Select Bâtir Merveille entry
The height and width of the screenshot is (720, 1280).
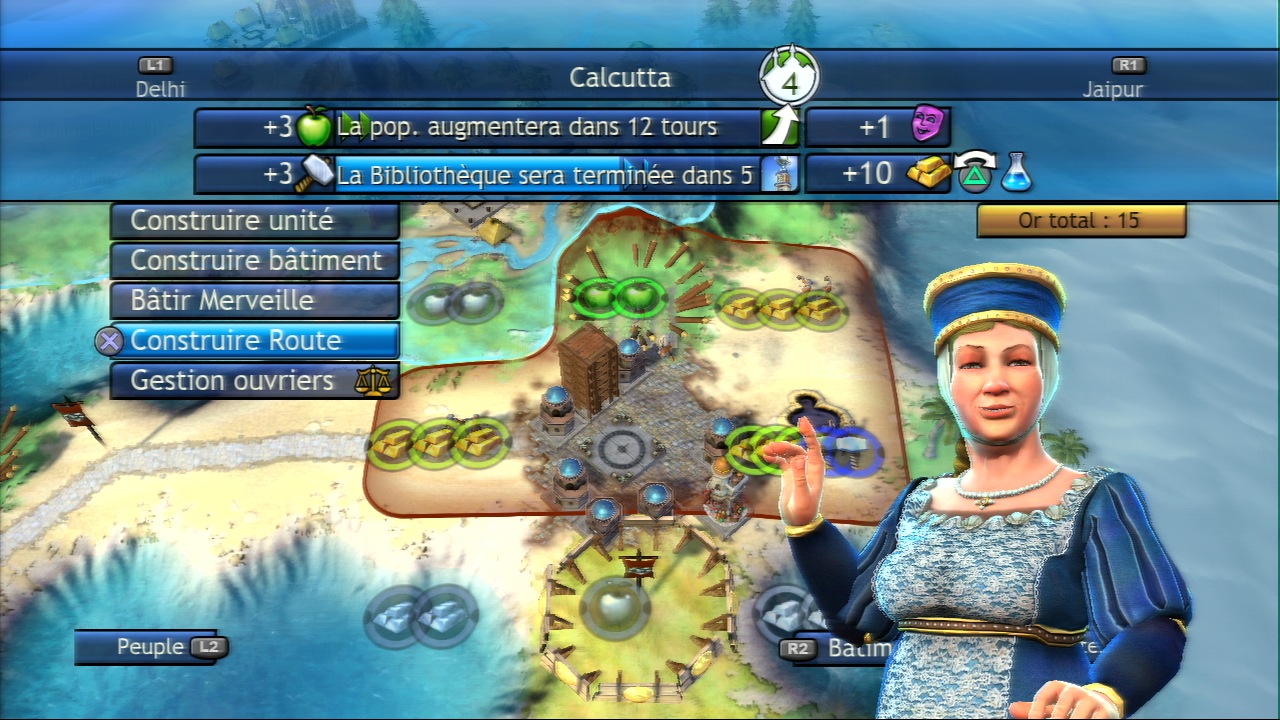(254, 300)
